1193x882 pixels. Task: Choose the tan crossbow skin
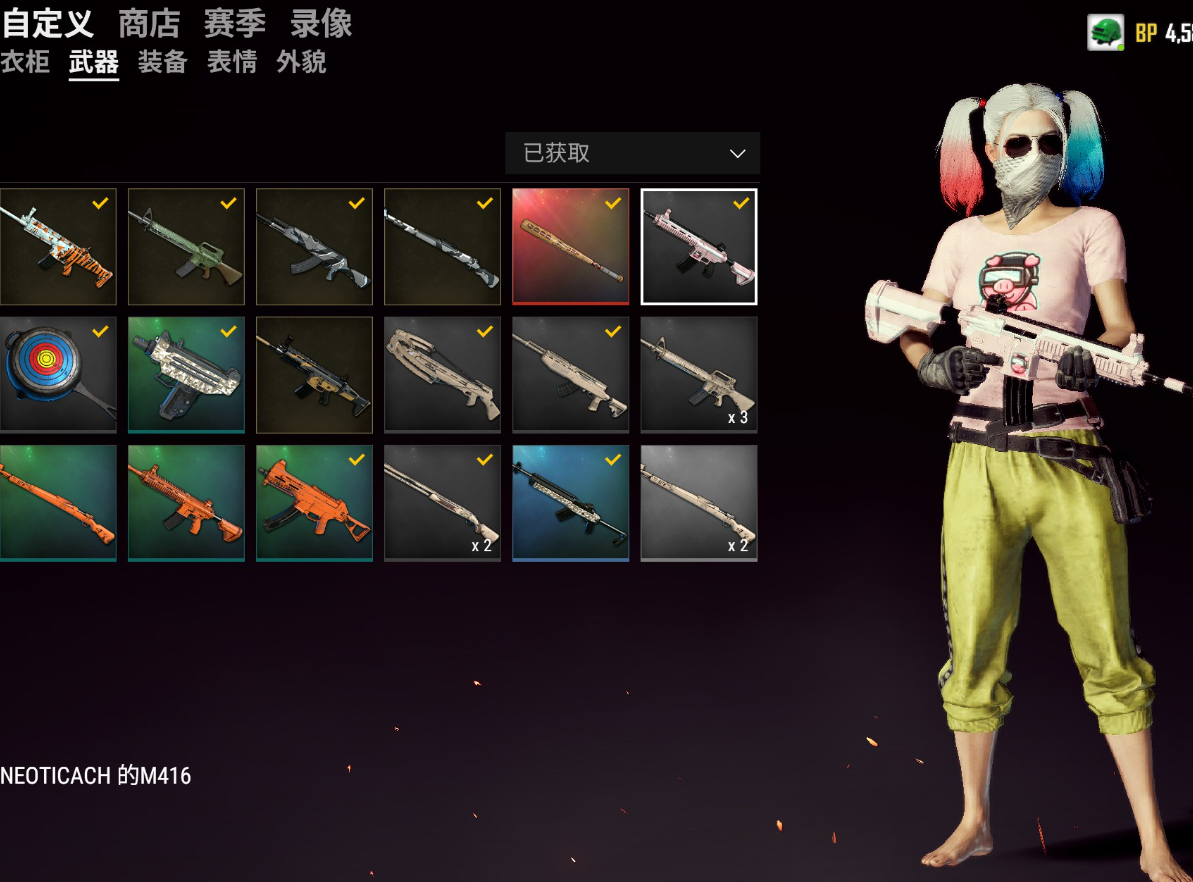pos(443,374)
